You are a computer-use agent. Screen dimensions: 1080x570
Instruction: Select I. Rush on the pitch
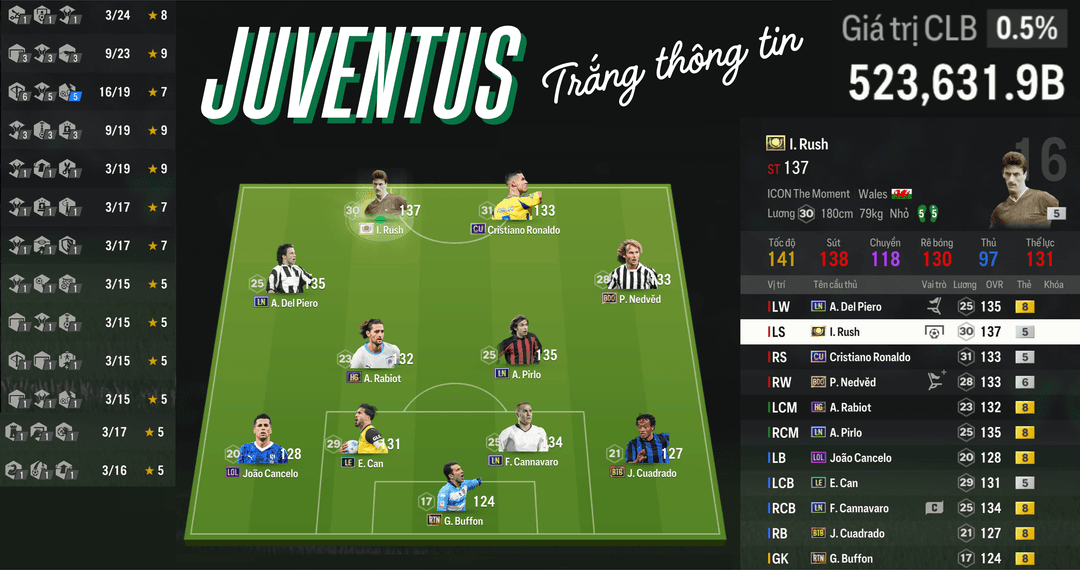(384, 205)
